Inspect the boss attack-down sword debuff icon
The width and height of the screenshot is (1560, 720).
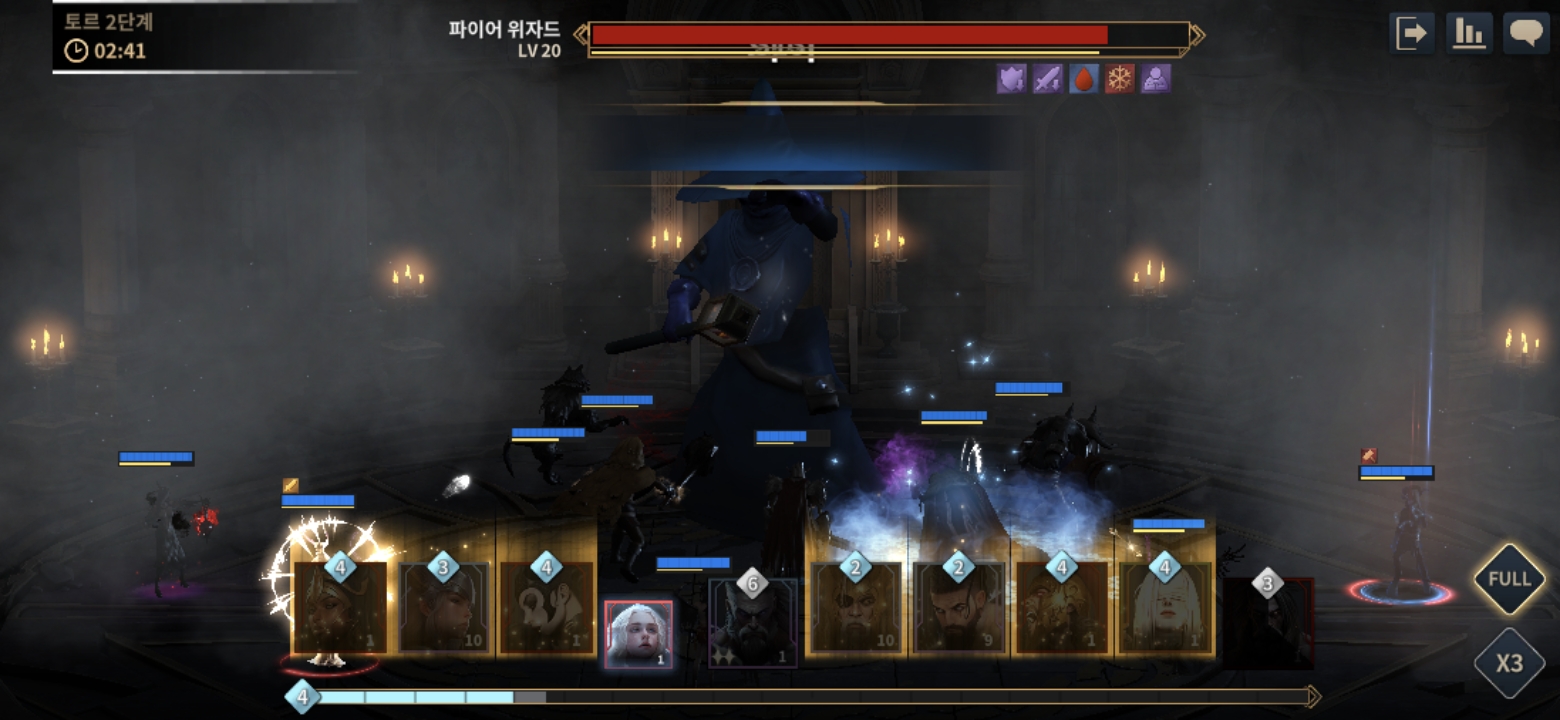1048,79
